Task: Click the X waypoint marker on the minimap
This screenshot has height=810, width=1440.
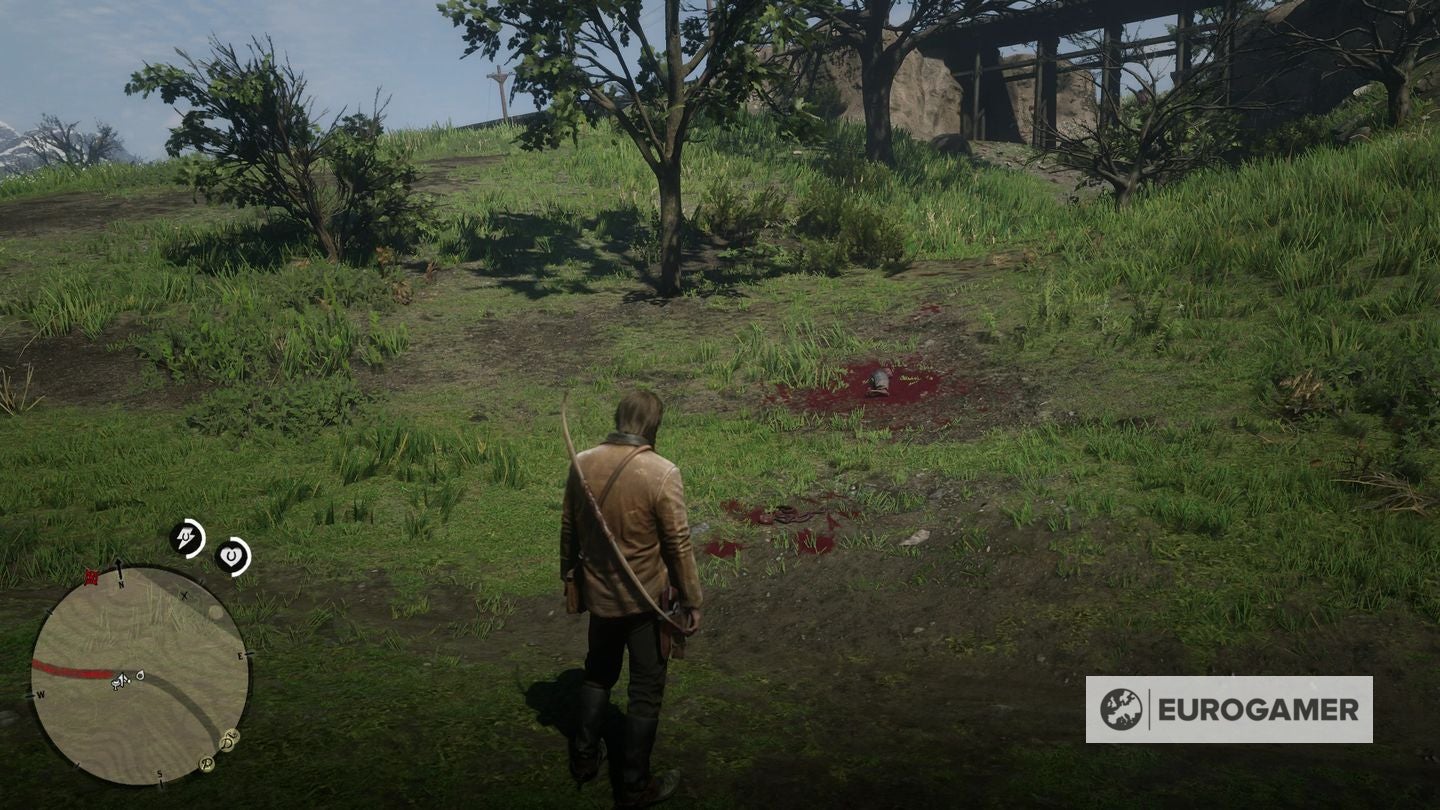Action: point(185,595)
